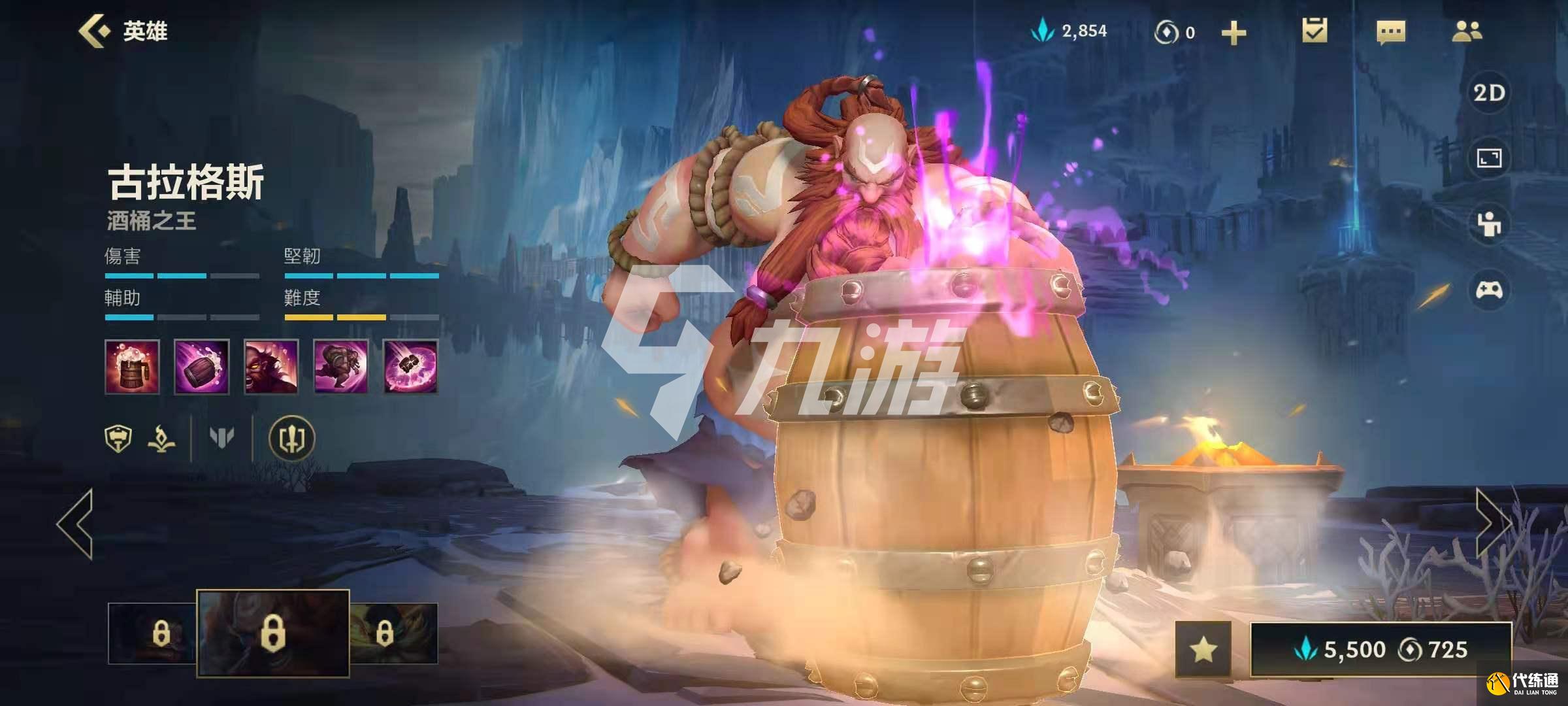
Task: Go back to the 英雄 champions list
Action: [123, 31]
